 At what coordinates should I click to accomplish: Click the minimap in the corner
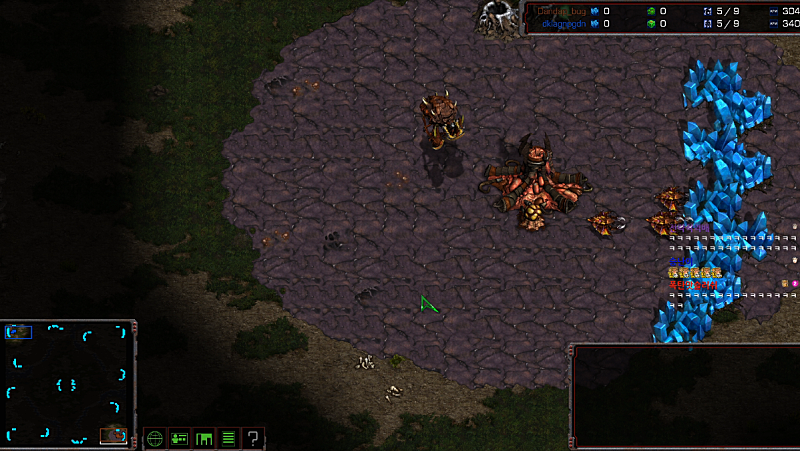tap(68, 384)
